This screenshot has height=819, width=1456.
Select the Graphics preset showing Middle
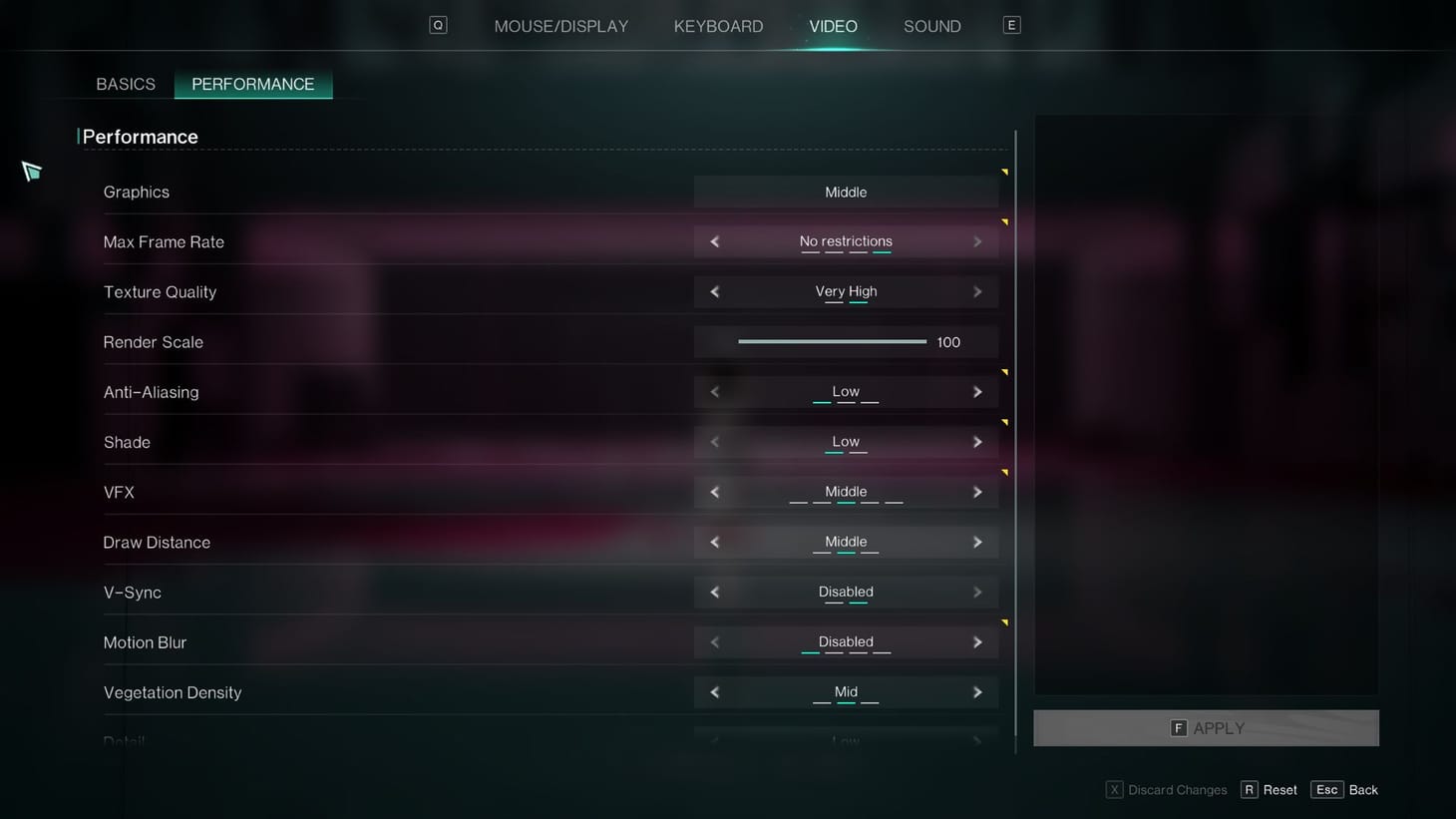(x=846, y=192)
